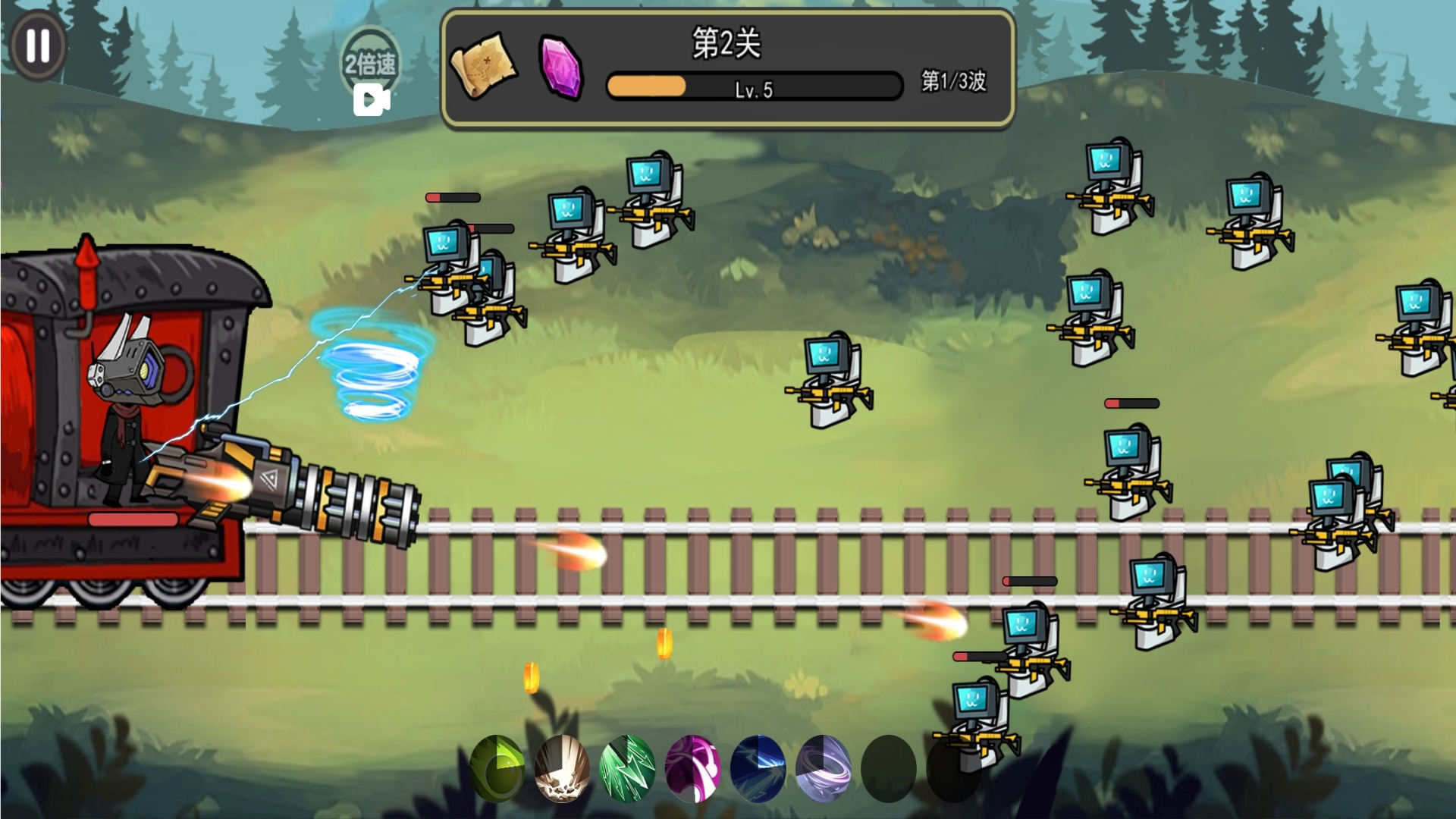
Task: Tap the treasure map scroll icon
Action: (x=483, y=64)
